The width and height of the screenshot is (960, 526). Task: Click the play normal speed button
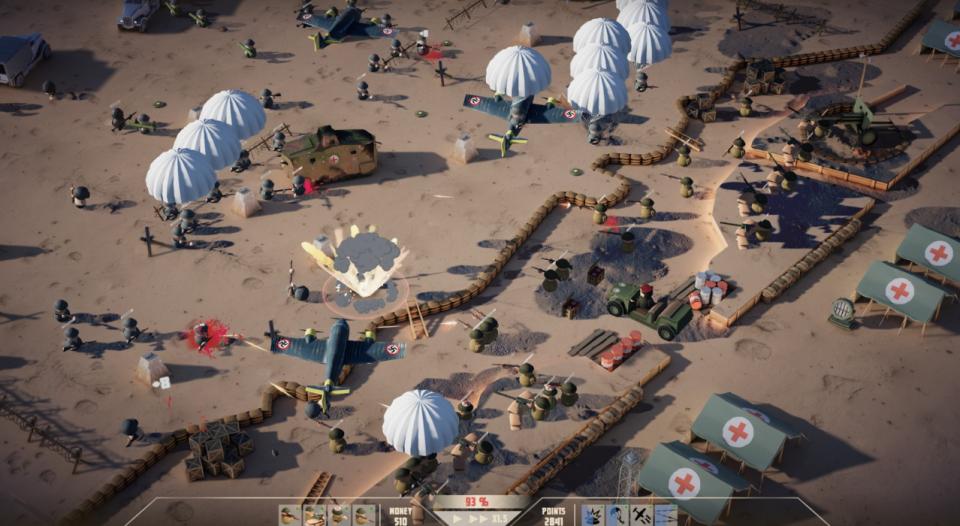[x=458, y=518]
